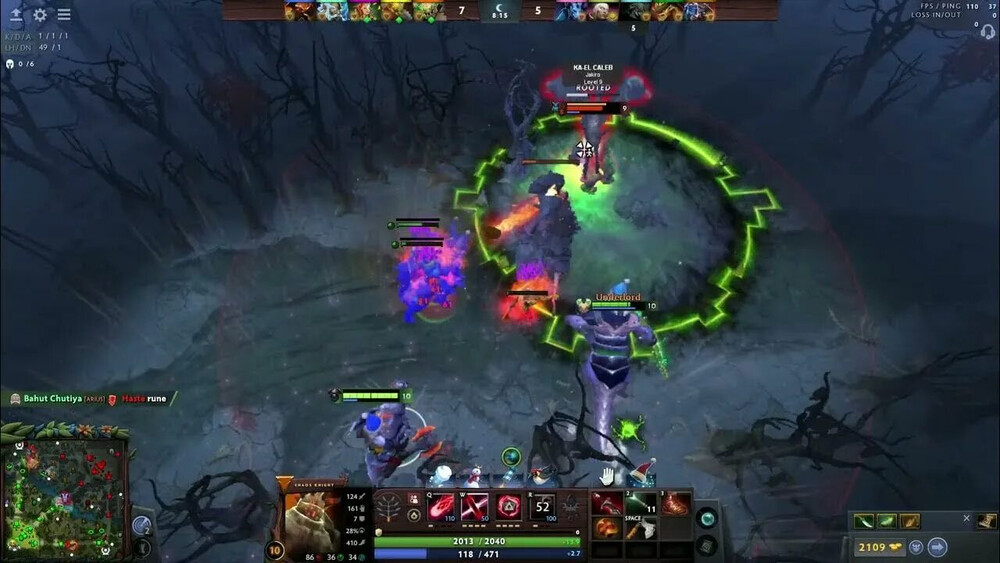Click the glowing teal neutral item slot
This screenshot has height=563, width=1000.
707,518
